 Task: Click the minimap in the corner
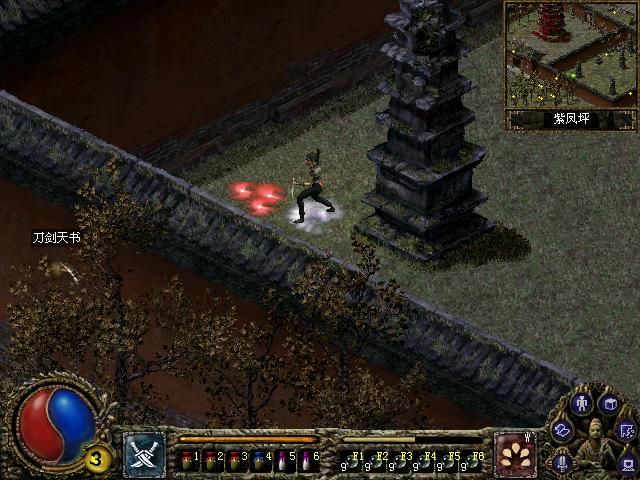coord(569,54)
